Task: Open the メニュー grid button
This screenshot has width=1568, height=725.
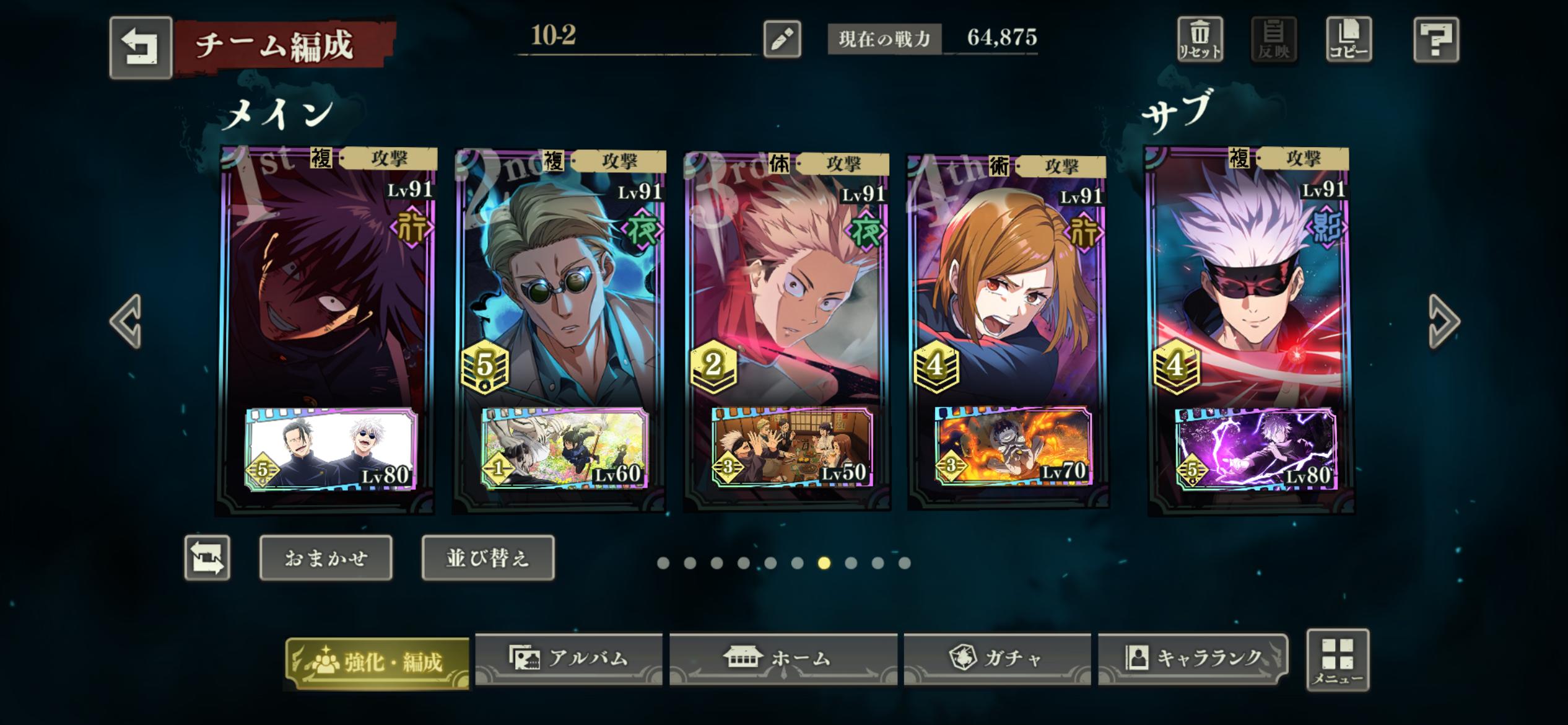Action: tap(1338, 660)
